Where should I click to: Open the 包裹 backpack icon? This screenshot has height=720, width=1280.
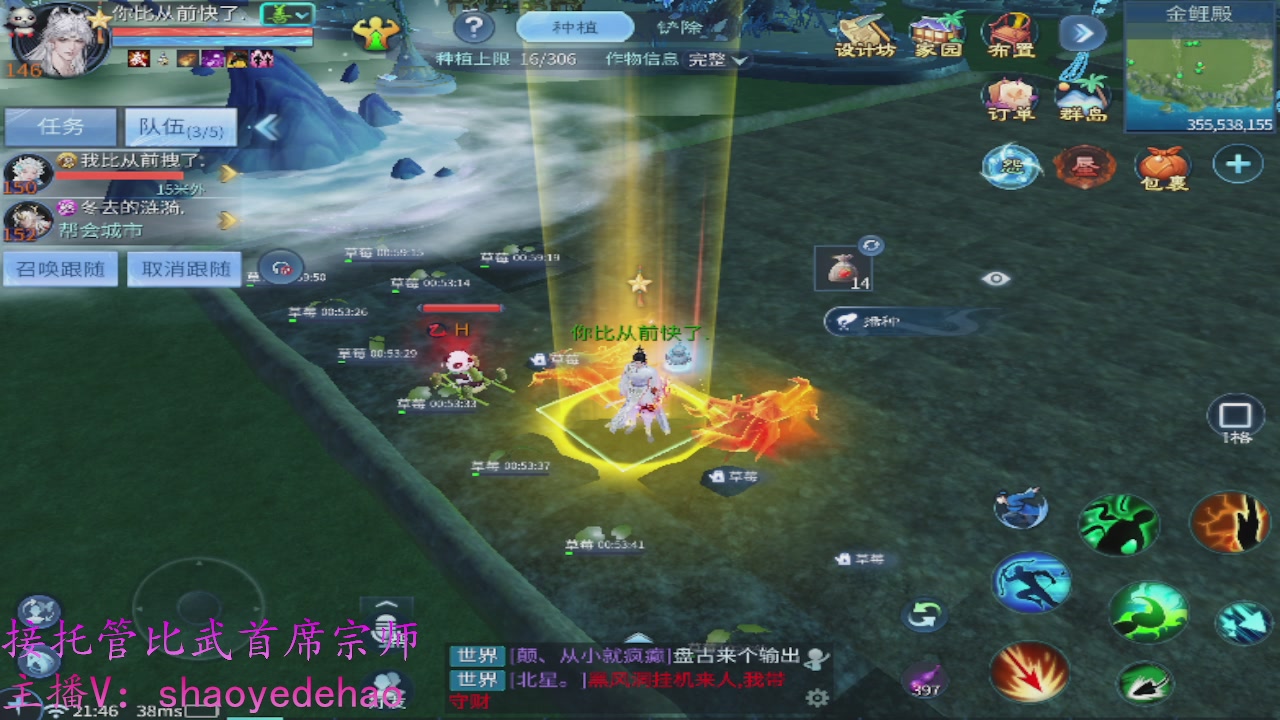click(1163, 170)
